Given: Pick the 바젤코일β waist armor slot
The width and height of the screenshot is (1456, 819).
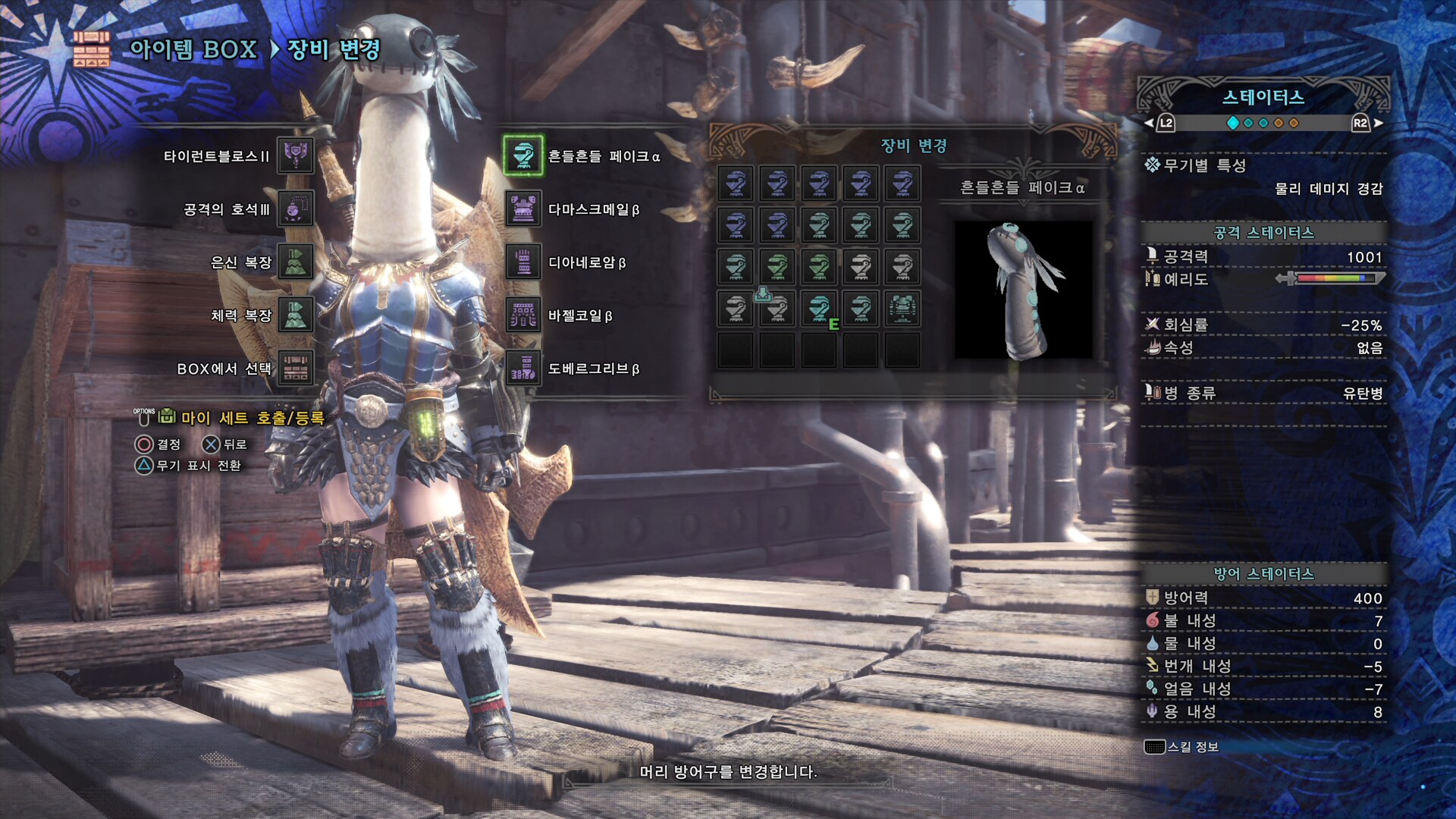Looking at the screenshot, I should pos(523,315).
